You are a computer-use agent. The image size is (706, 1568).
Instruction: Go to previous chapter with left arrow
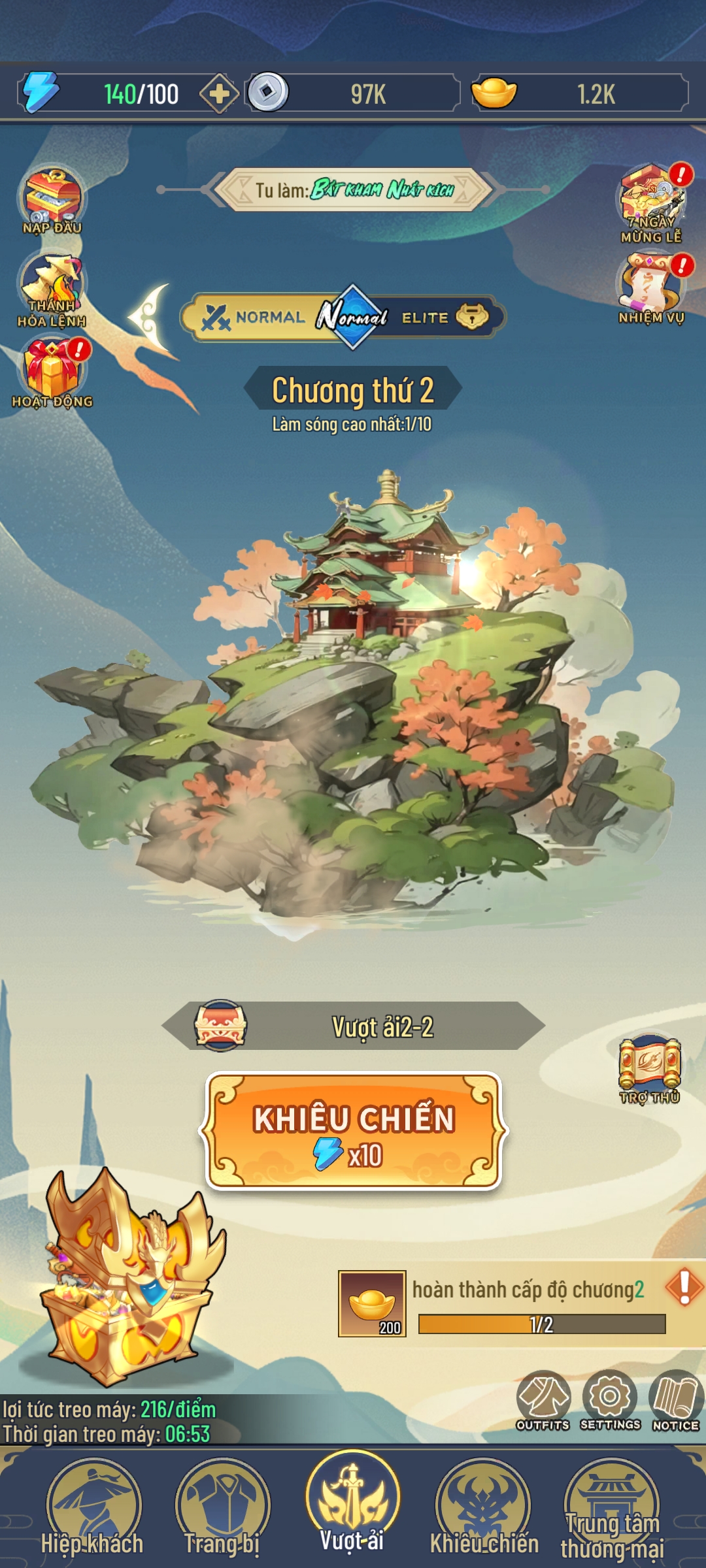pos(150,318)
